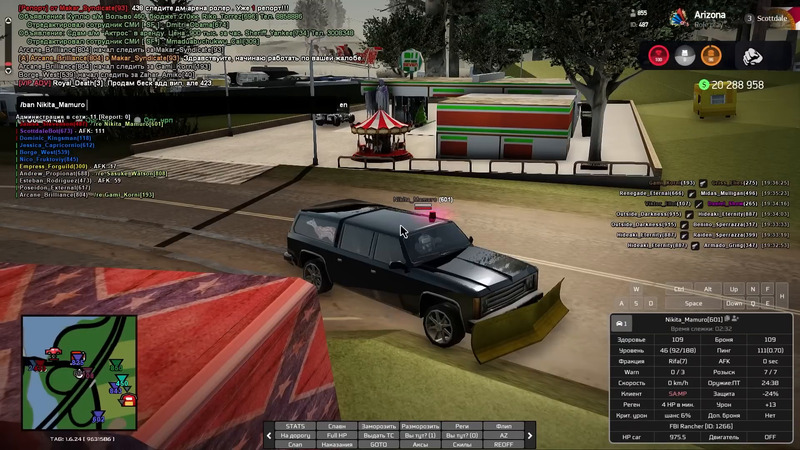Select the fist weapon icon
Screen dimensions: 800x450
(x=753, y=55)
